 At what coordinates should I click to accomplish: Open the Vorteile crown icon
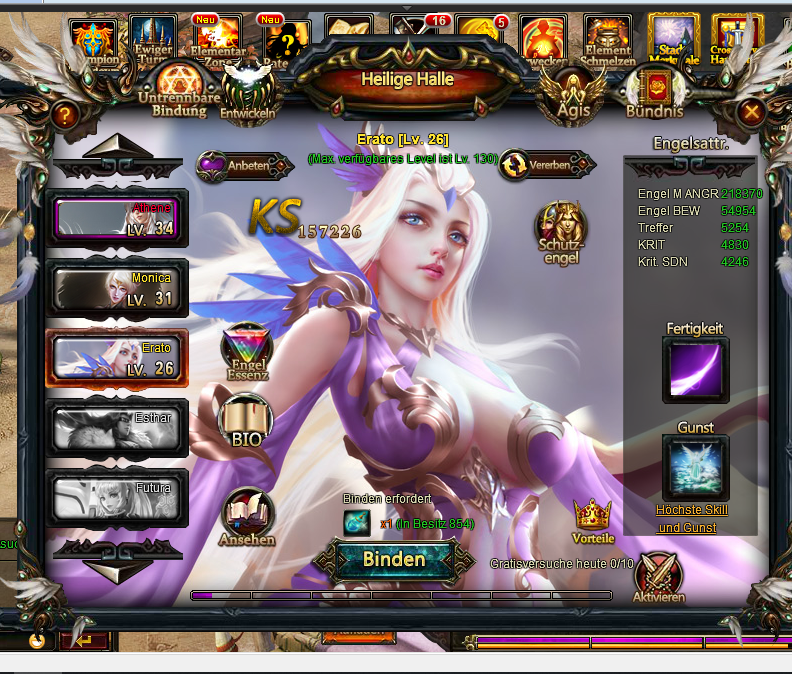pyautogui.click(x=593, y=521)
